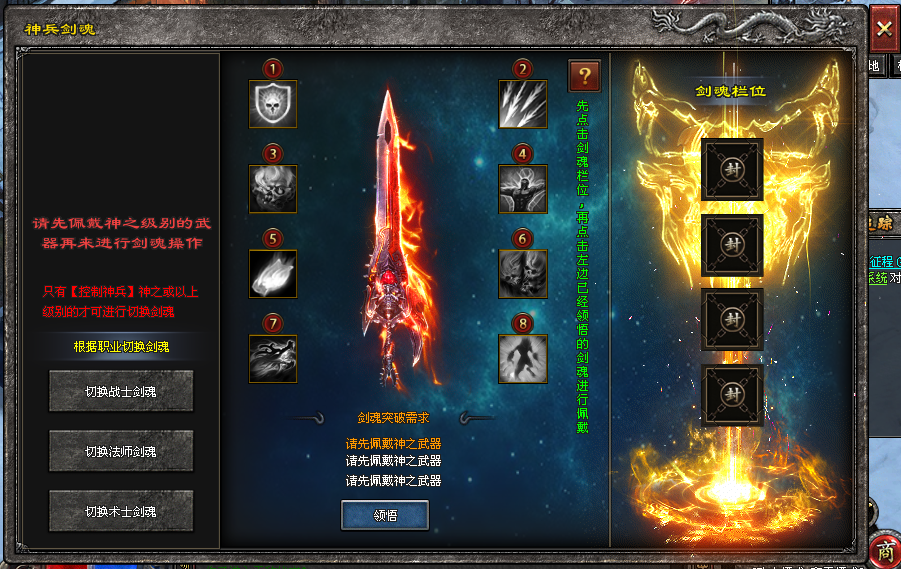The image size is (901, 569).
Task: Open the question mark help button
Action: (x=584, y=75)
